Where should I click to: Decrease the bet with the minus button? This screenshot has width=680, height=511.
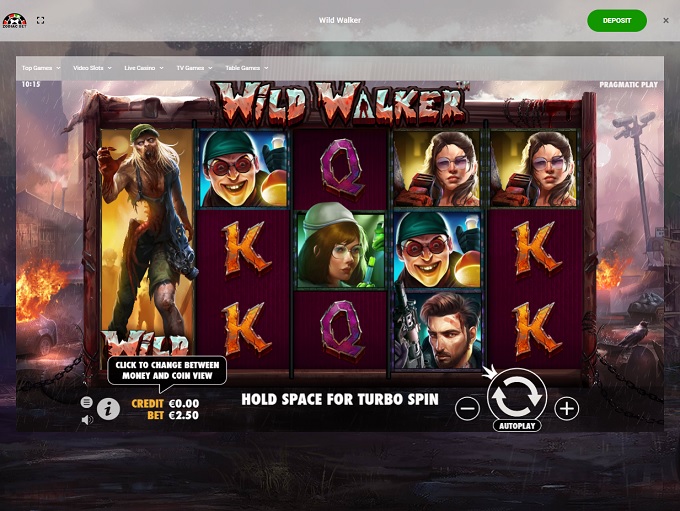tap(467, 408)
